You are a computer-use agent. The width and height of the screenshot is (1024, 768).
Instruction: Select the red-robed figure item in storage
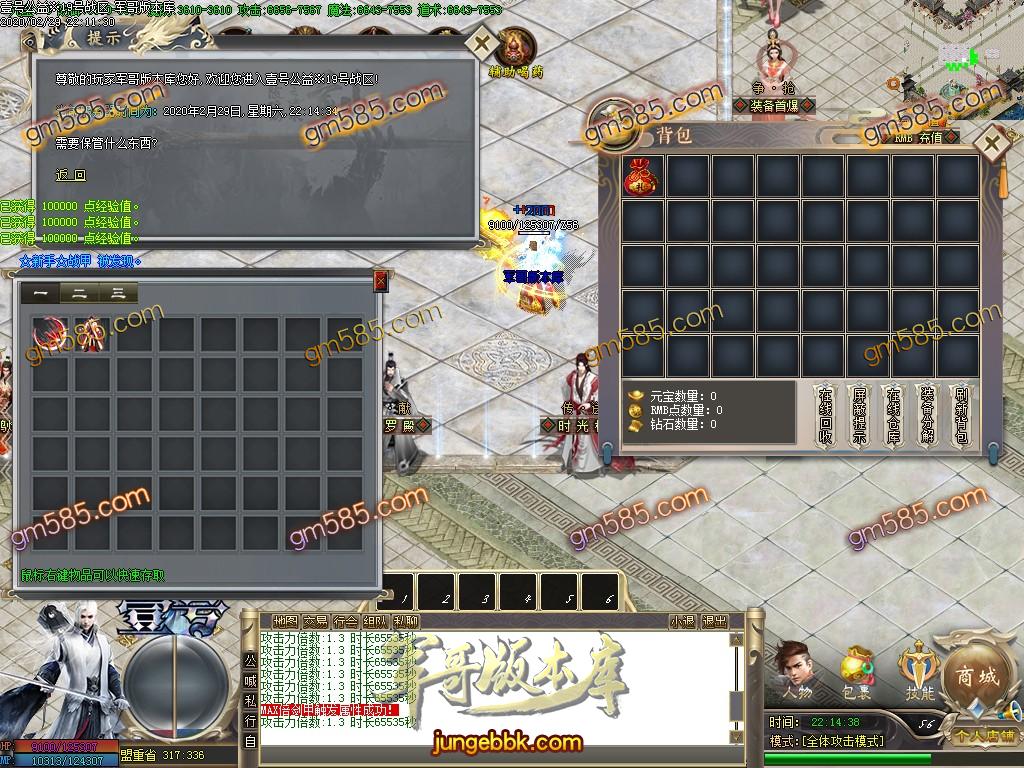click(x=90, y=334)
